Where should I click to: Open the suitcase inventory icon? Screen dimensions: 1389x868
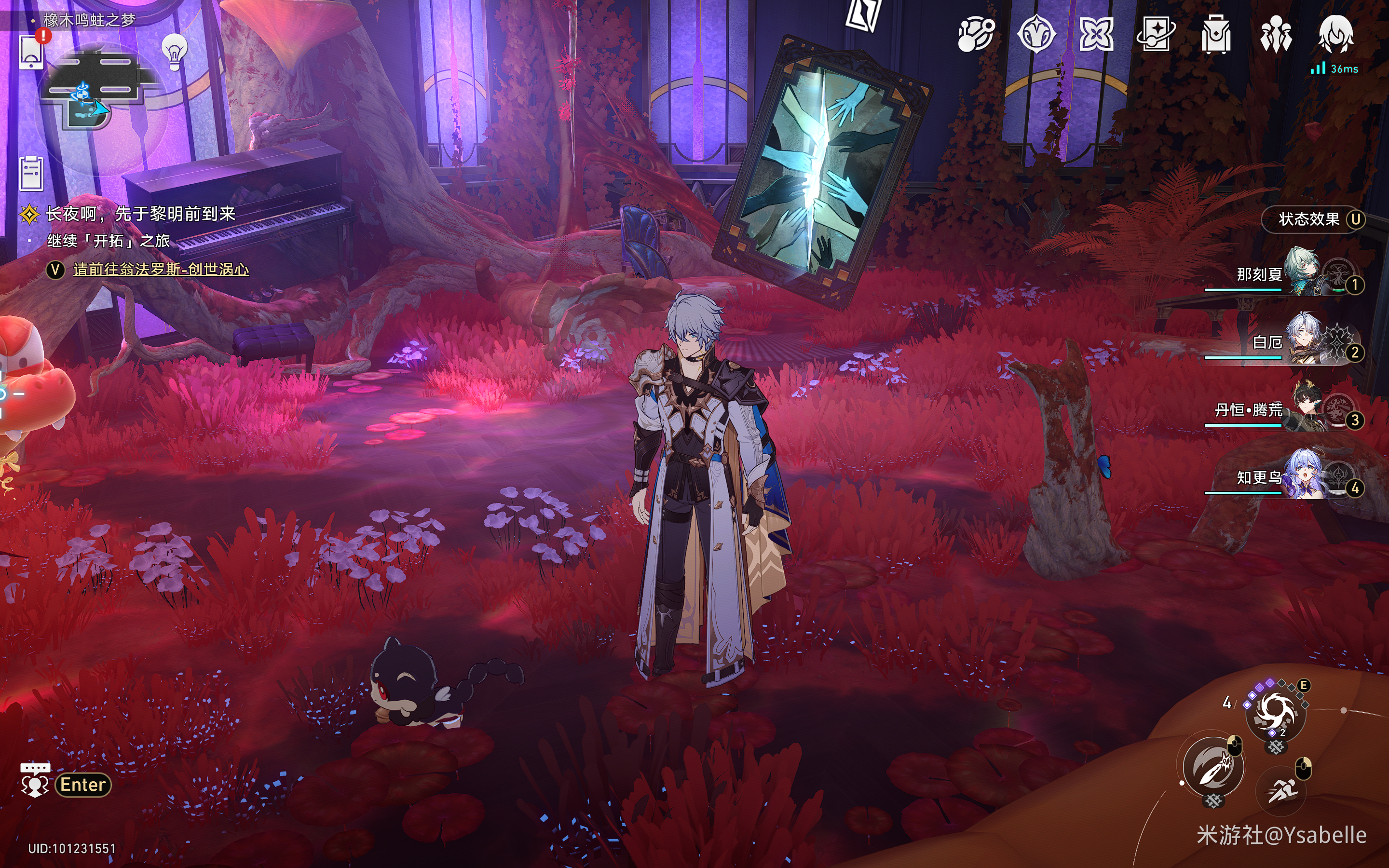click(1216, 34)
